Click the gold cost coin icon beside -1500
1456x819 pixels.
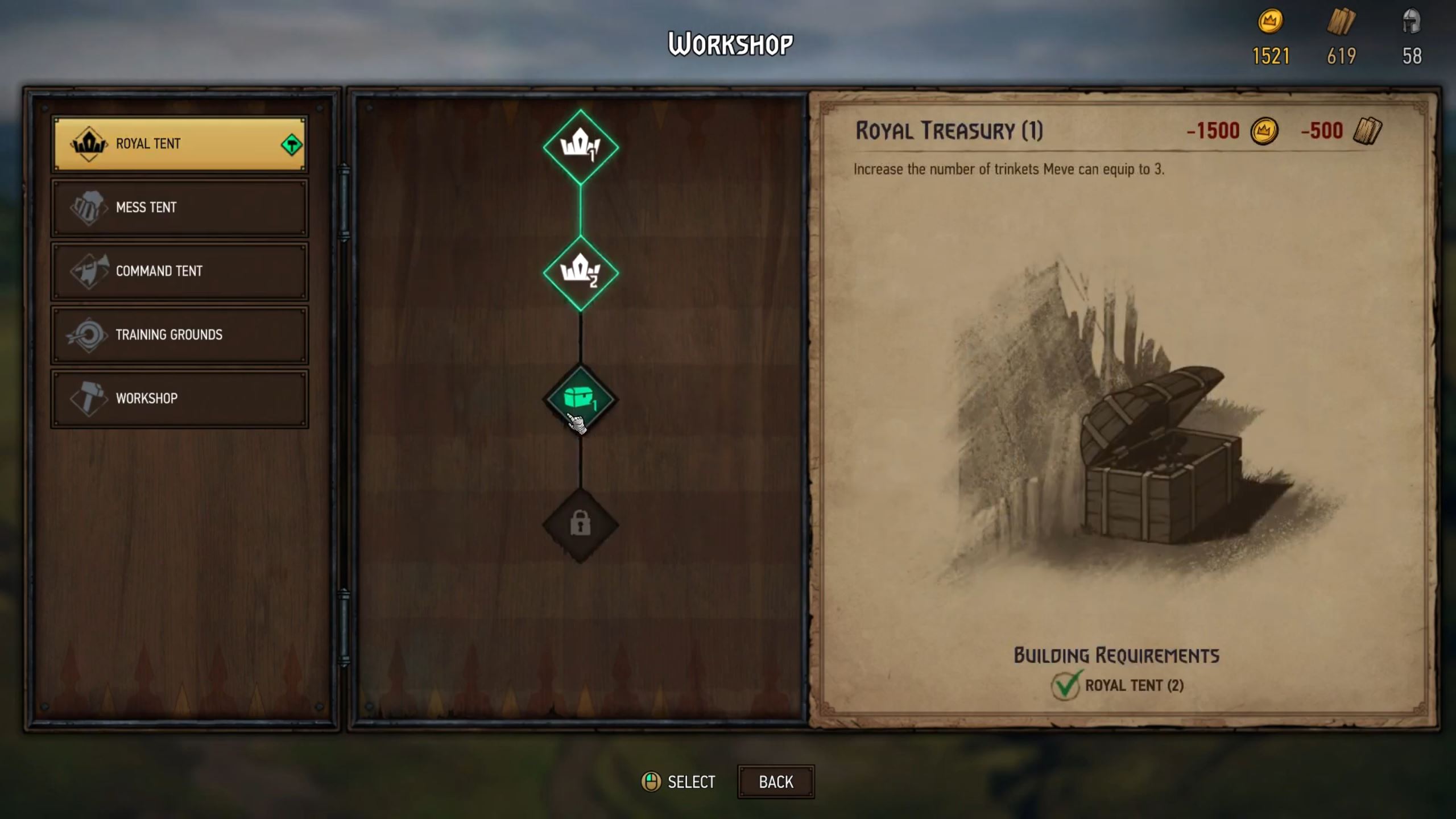click(x=1265, y=131)
